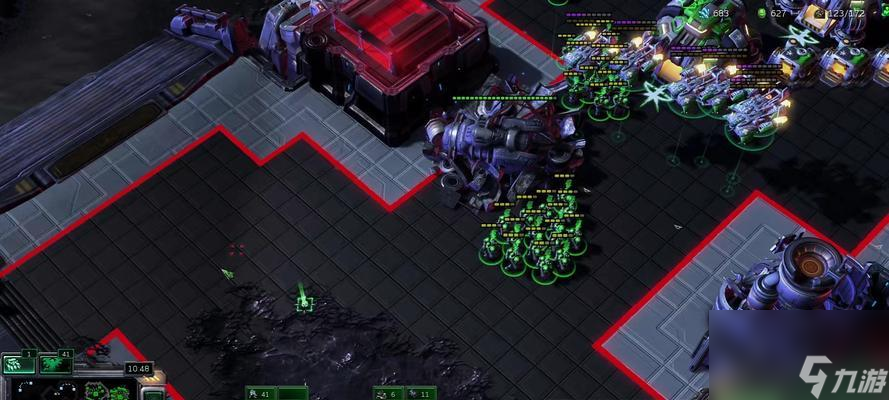Select all army units button showing 41
889x400 pixels.
point(55,364)
